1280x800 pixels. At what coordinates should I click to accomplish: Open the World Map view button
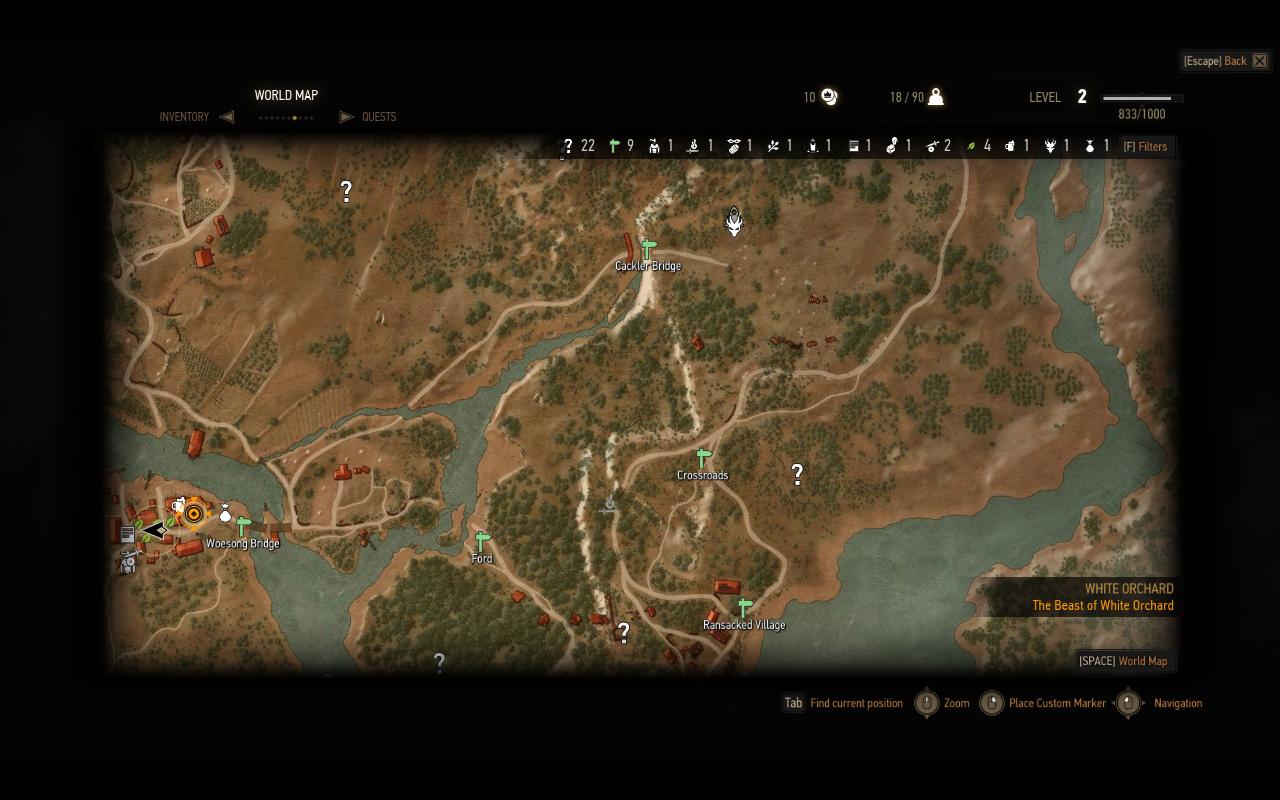click(x=1123, y=661)
